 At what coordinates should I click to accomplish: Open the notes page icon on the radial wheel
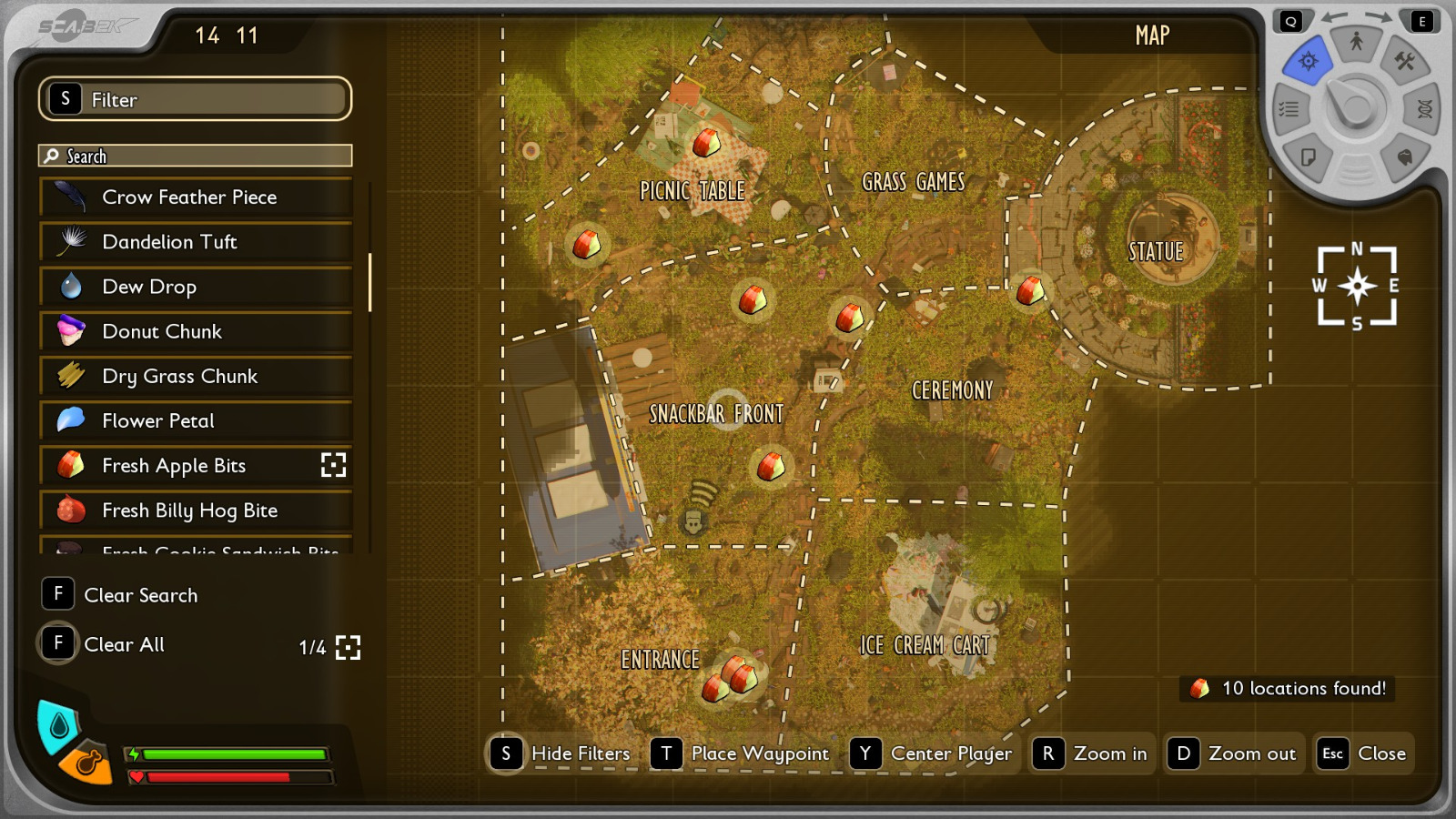click(1309, 158)
